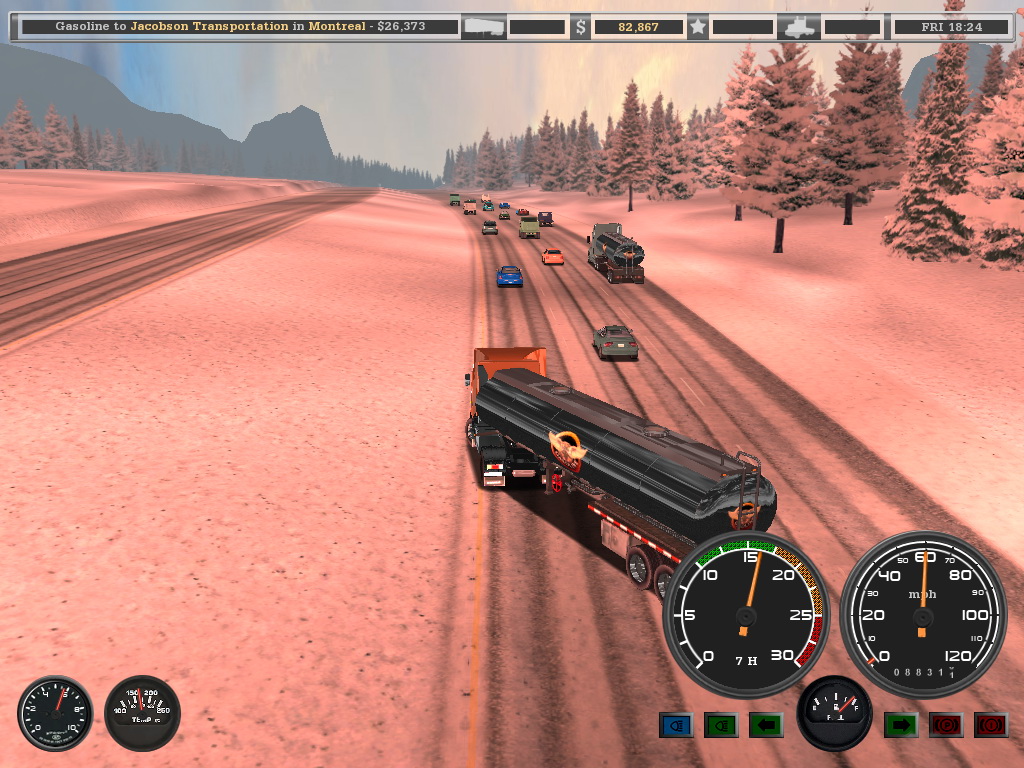The image size is (1024, 768).
Task: Click the trailer icon in top bar
Action: click(485, 27)
